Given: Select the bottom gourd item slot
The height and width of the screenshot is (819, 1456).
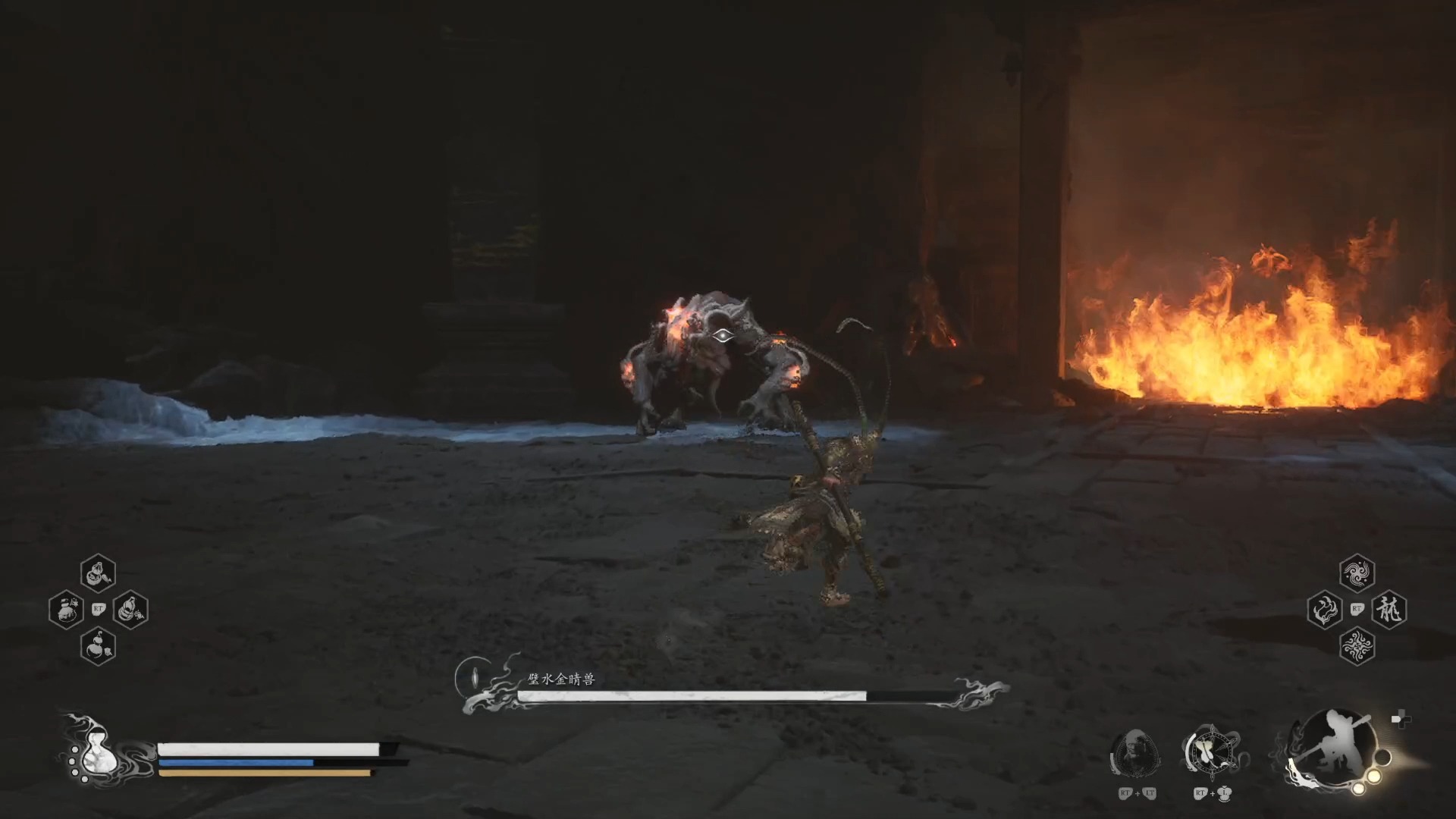Looking at the screenshot, I should tap(98, 647).
